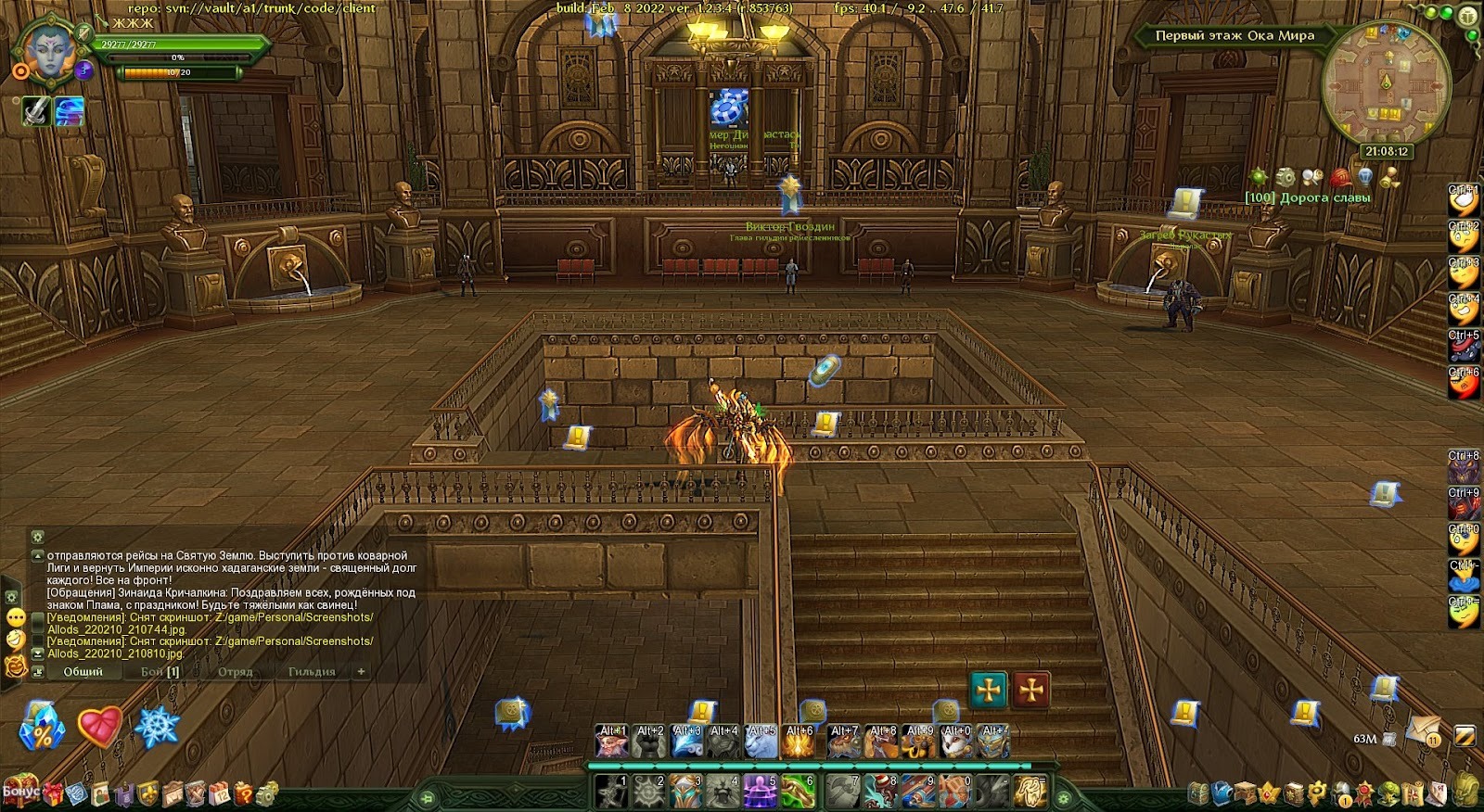Open the red heart event icon
The width and height of the screenshot is (1484, 812).
coord(100,726)
